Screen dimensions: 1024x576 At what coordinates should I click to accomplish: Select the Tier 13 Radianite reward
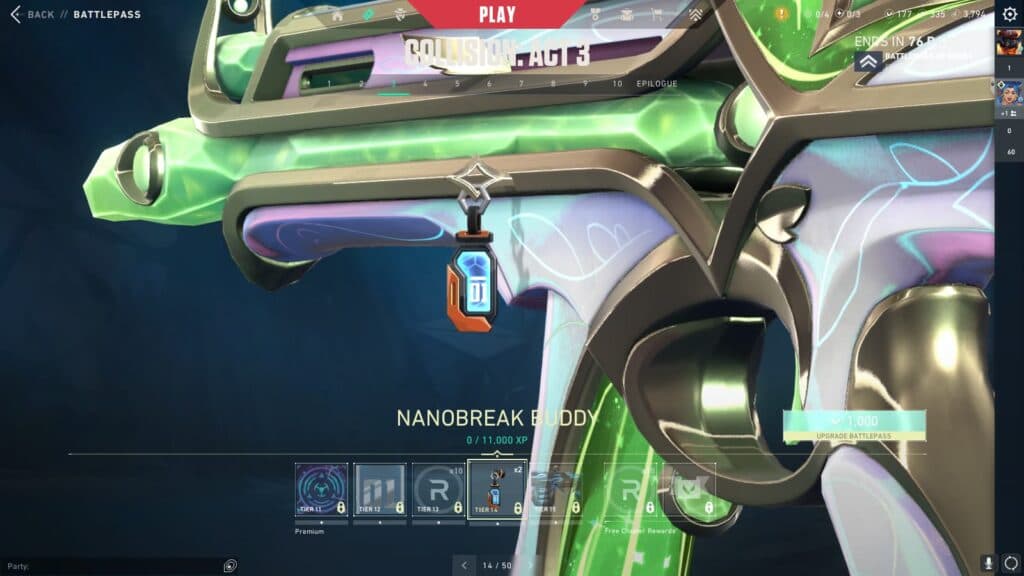pyautogui.click(x=439, y=490)
